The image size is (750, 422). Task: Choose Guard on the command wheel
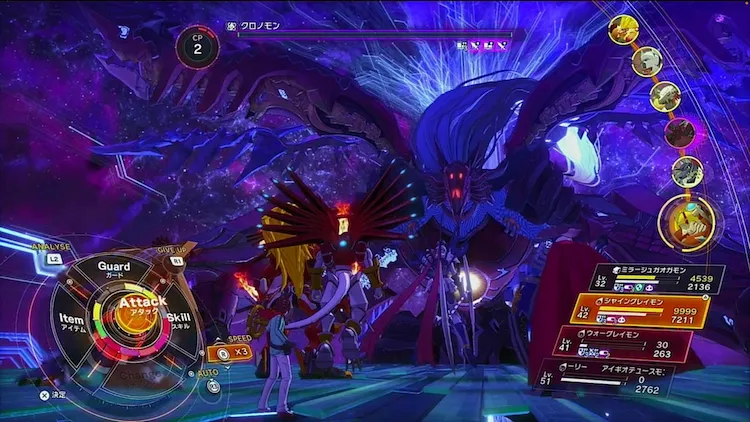coord(114,268)
